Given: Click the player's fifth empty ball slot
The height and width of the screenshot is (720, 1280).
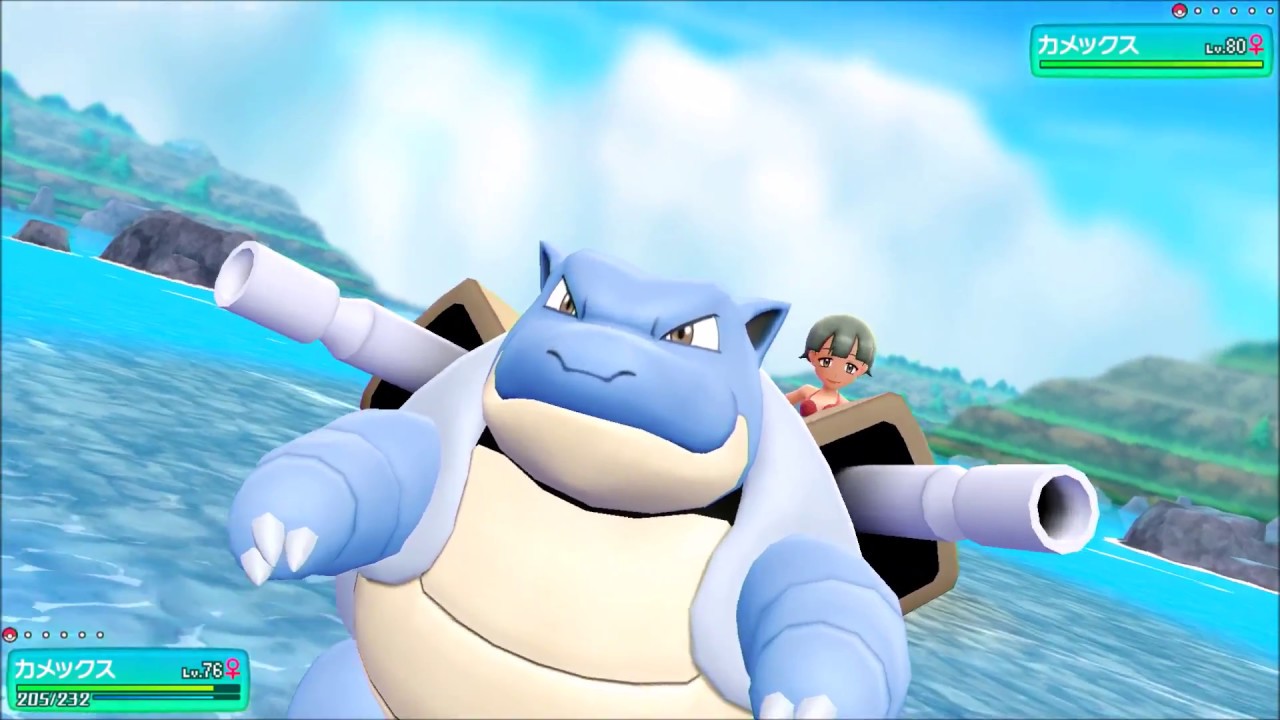Looking at the screenshot, I should 100,635.
